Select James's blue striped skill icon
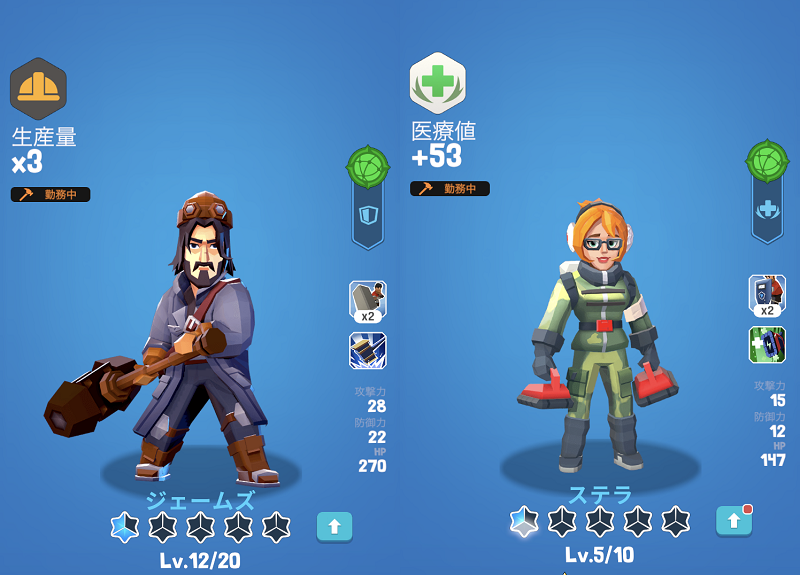Screen dimensions: 800x575 (368, 351)
